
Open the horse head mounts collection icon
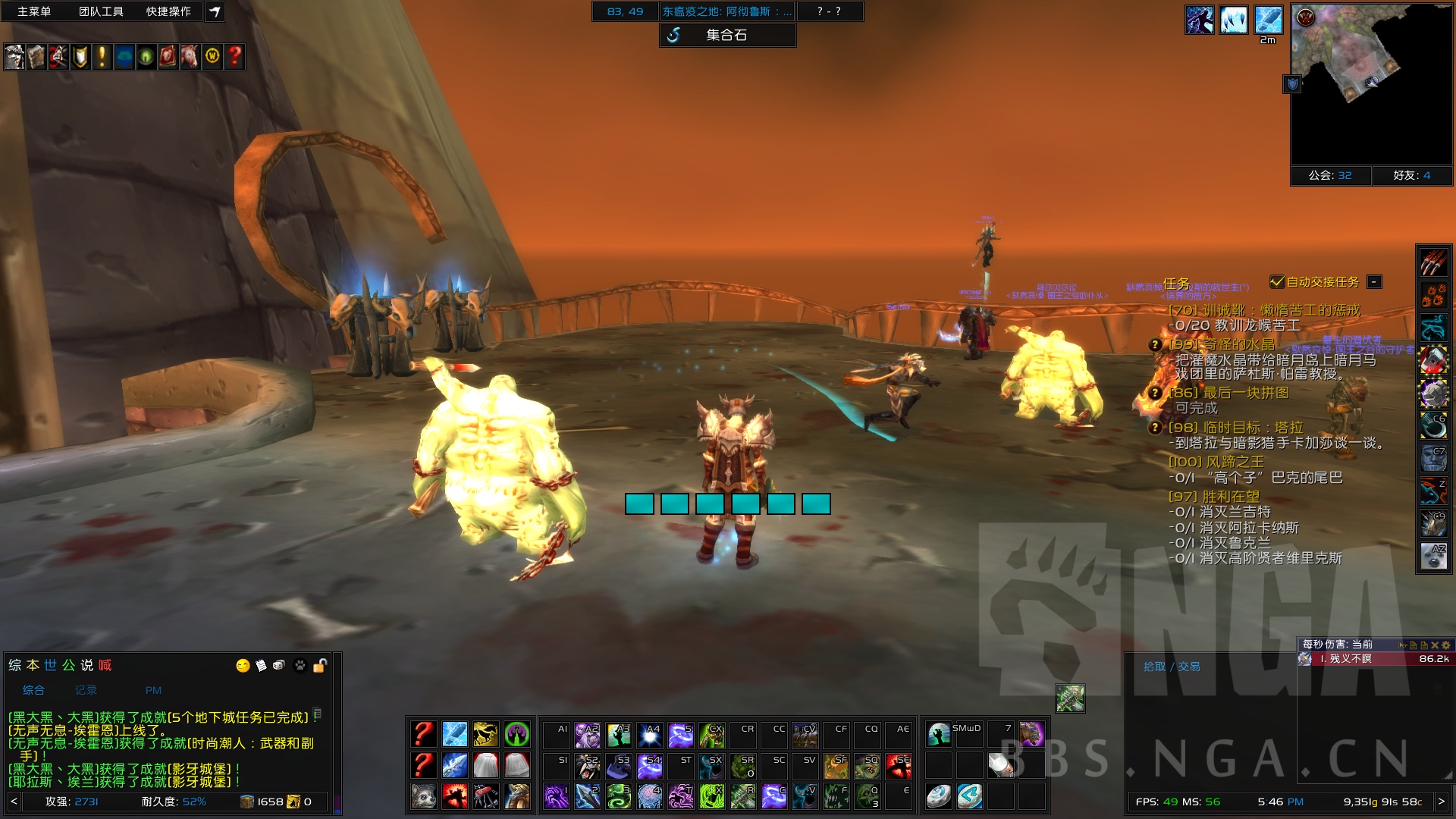pyautogui.click(x=190, y=56)
